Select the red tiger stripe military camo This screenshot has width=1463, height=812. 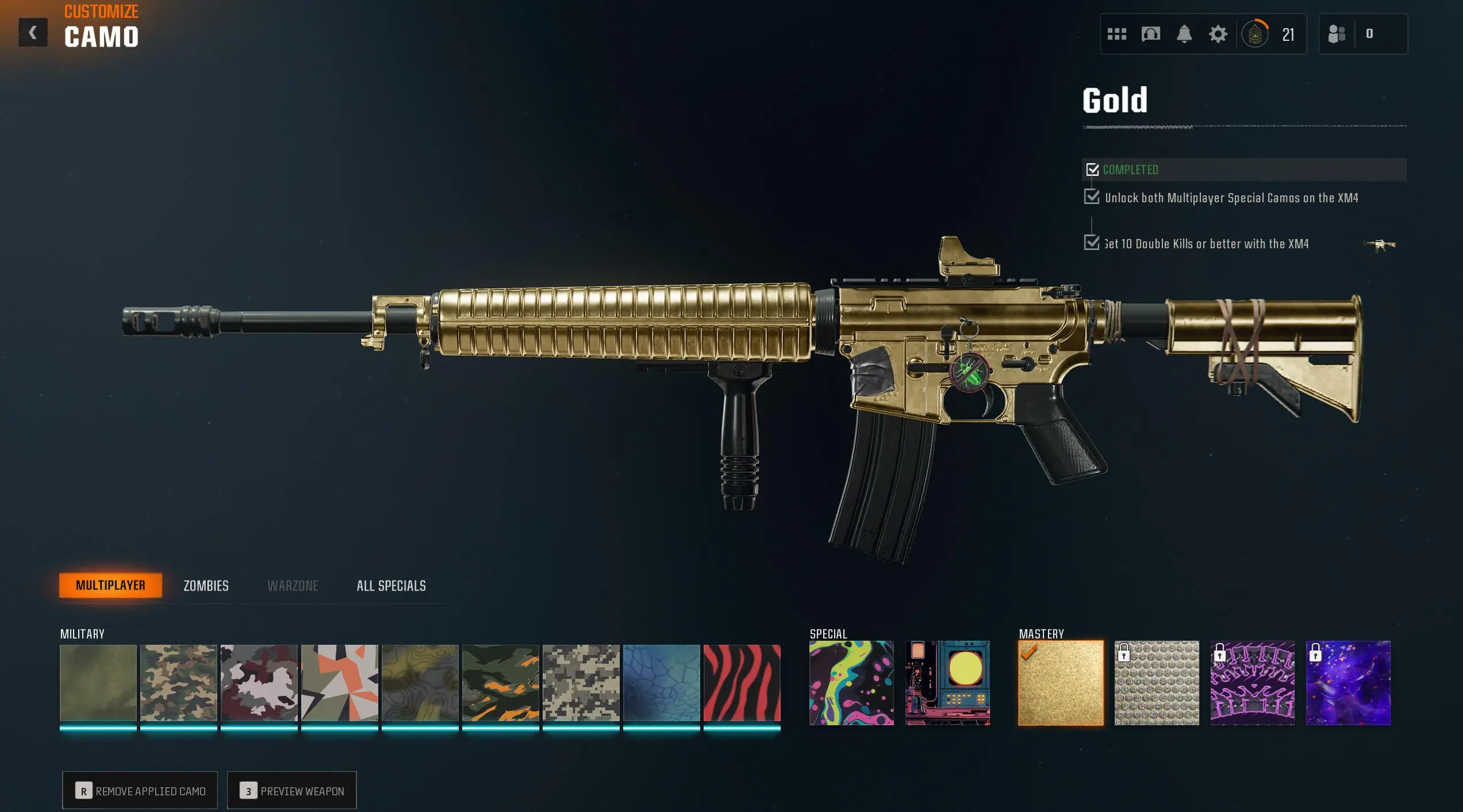pos(742,682)
